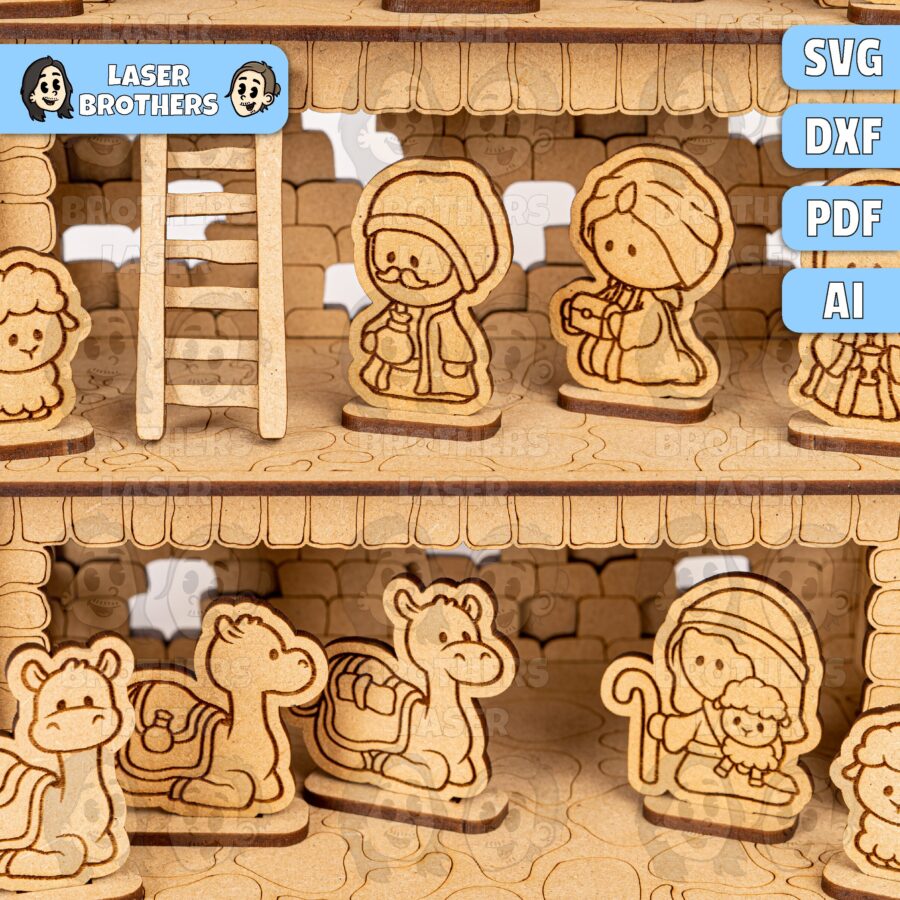The height and width of the screenshot is (900, 900).
Task: Pick the AI format badge
Action: (x=842, y=300)
